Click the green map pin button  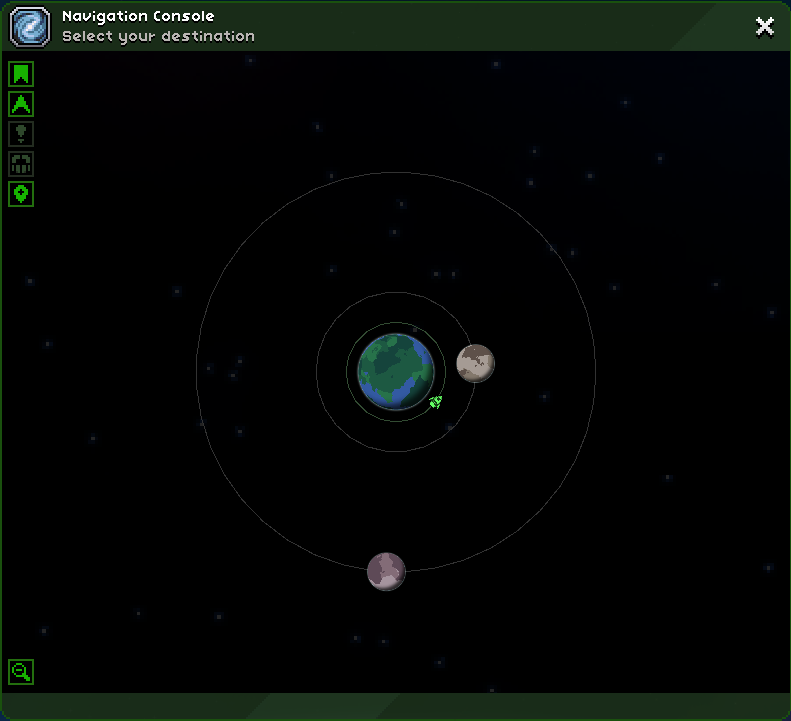21,194
